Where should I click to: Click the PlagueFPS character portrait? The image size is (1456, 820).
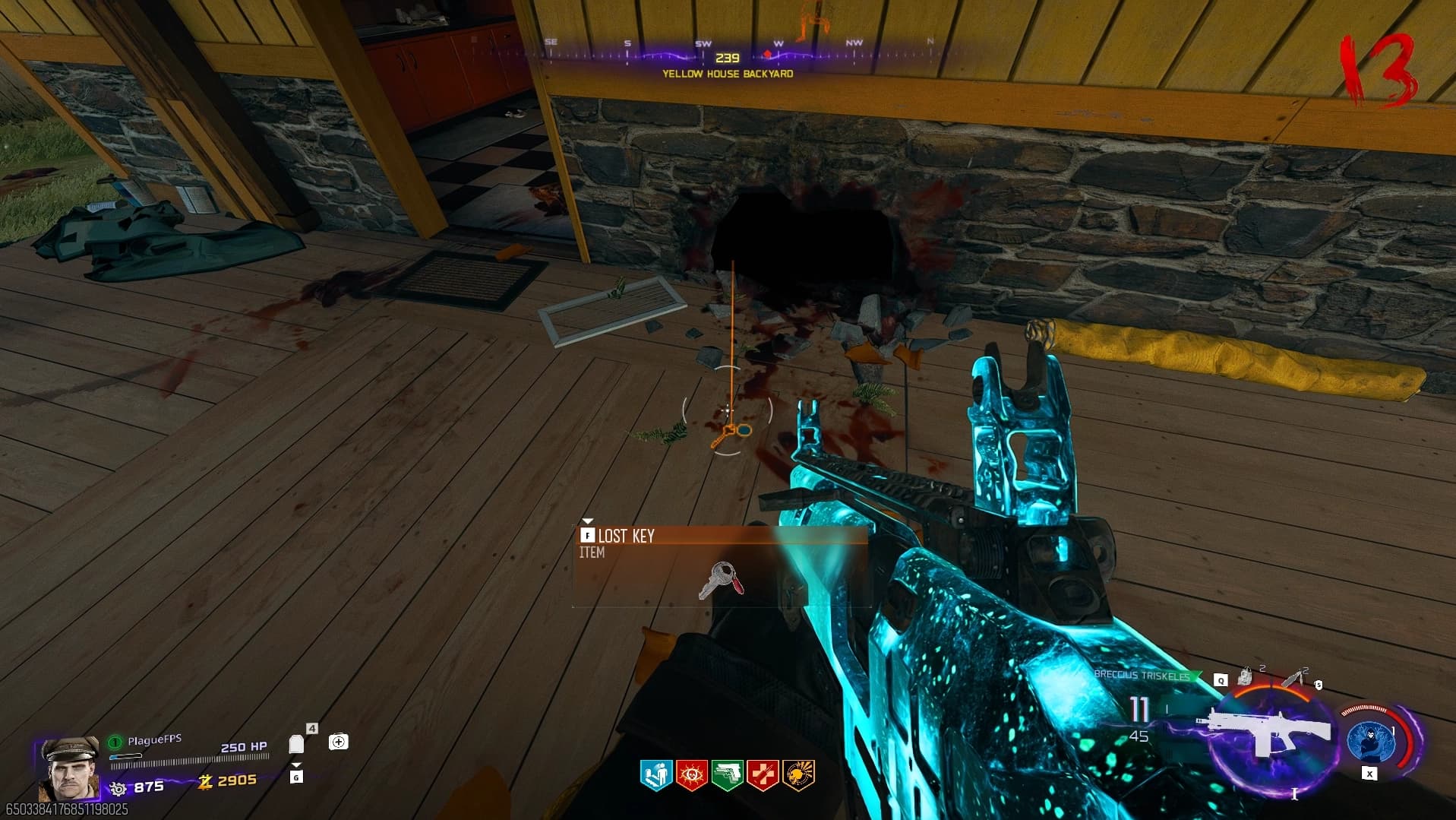pos(69,768)
